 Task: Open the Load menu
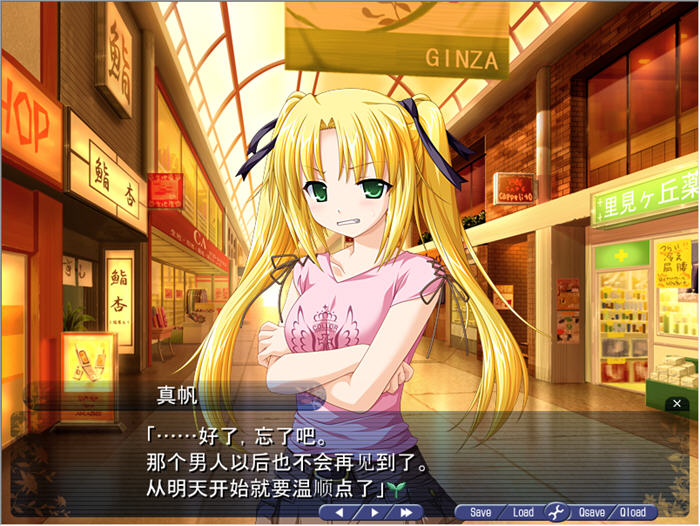(x=523, y=512)
